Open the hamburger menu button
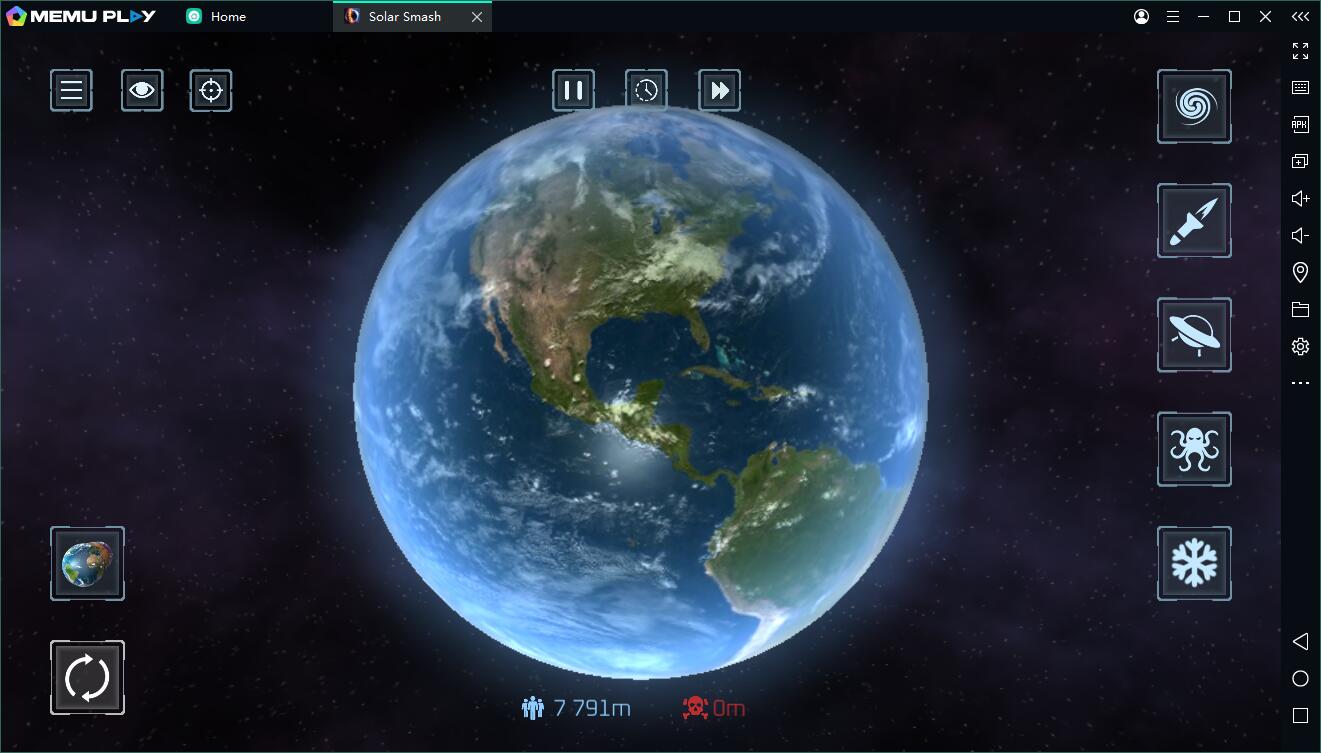 point(71,91)
